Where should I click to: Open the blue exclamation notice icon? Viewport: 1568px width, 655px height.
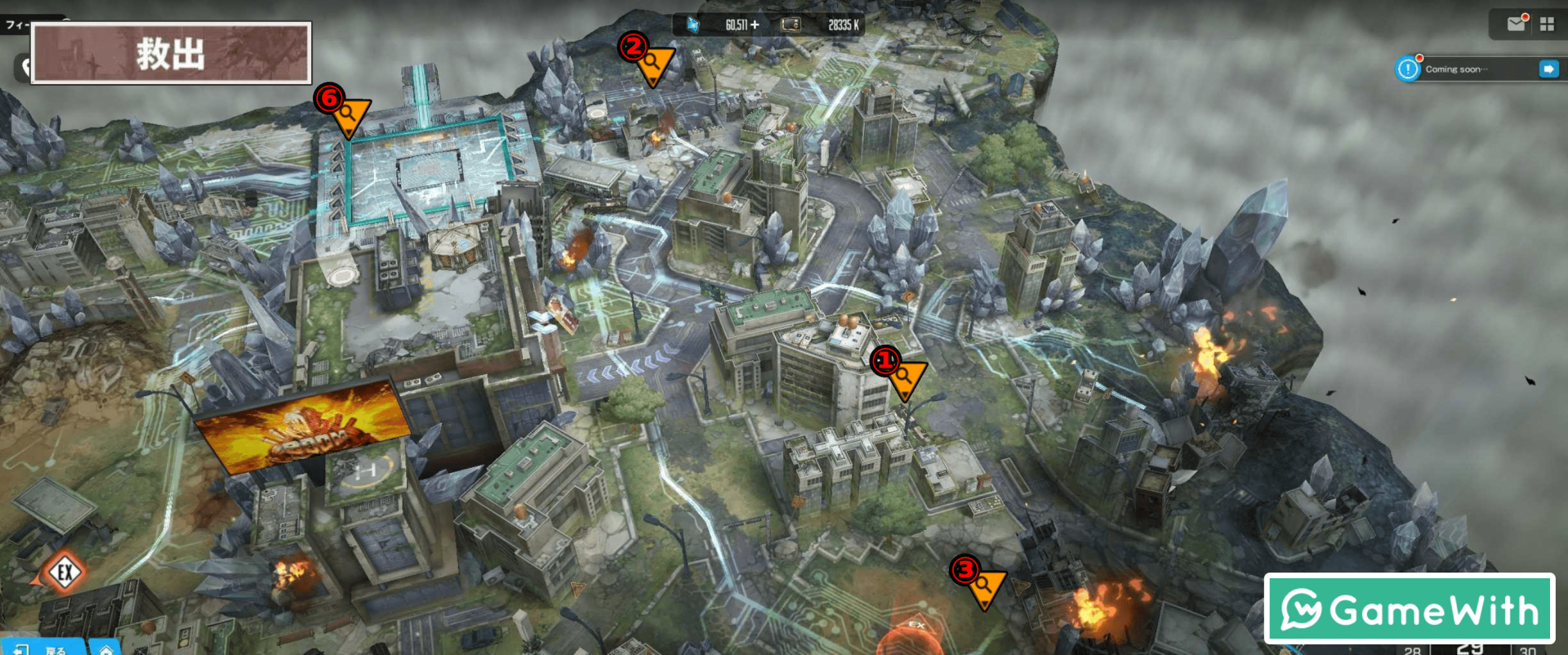tap(1408, 69)
